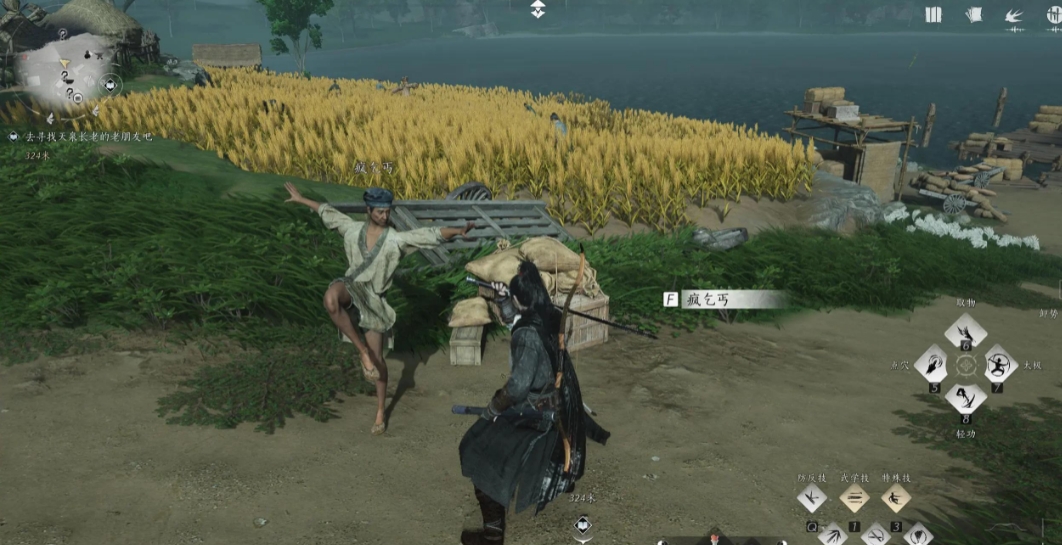Use the 特殊技 special skill icon
1062x545 pixels.
895,497
